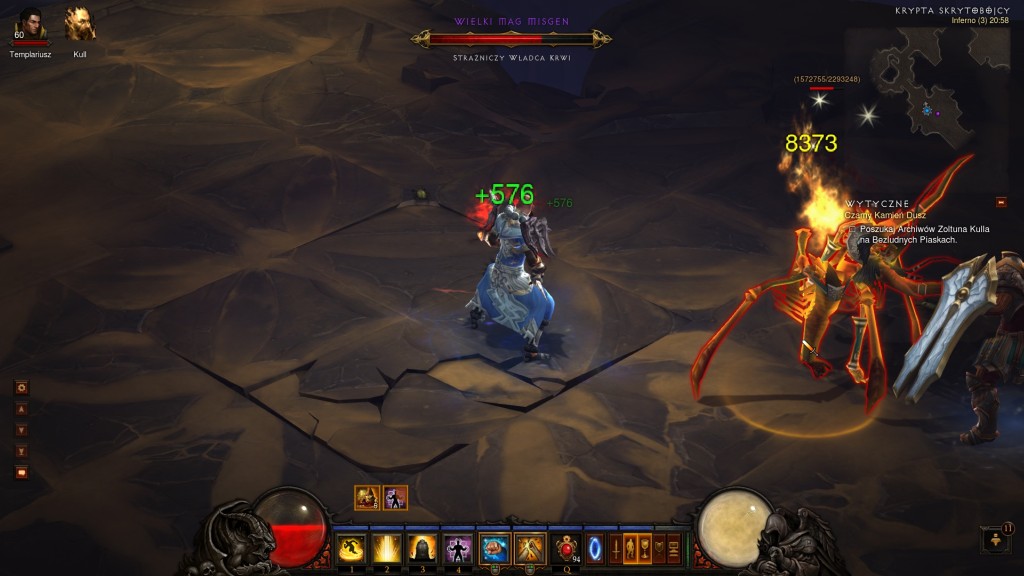Cast the light beam skill in slot 2
Screen dimensions: 1024x576
coord(386,548)
